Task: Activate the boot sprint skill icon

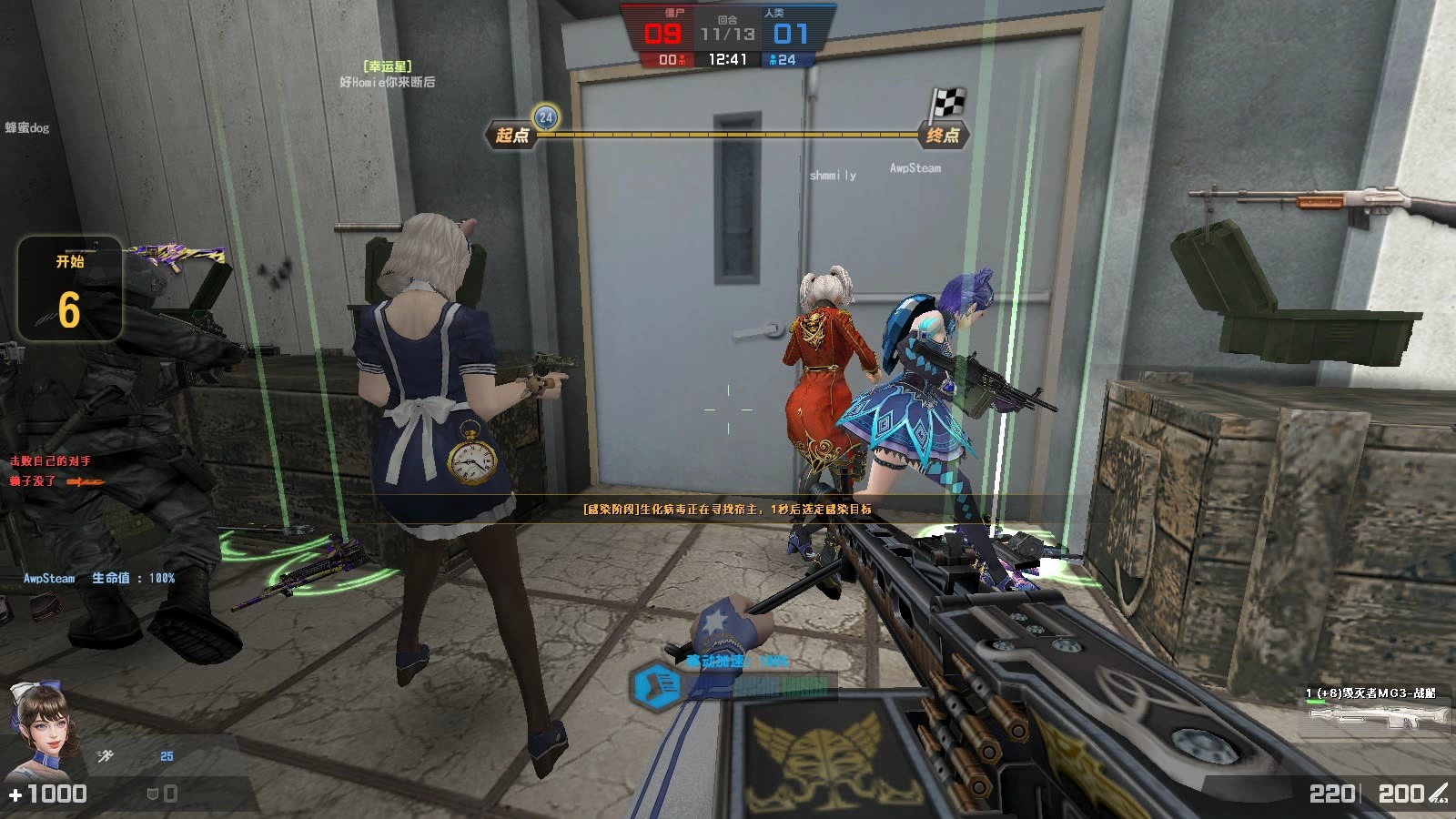Action: (x=656, y=684)
